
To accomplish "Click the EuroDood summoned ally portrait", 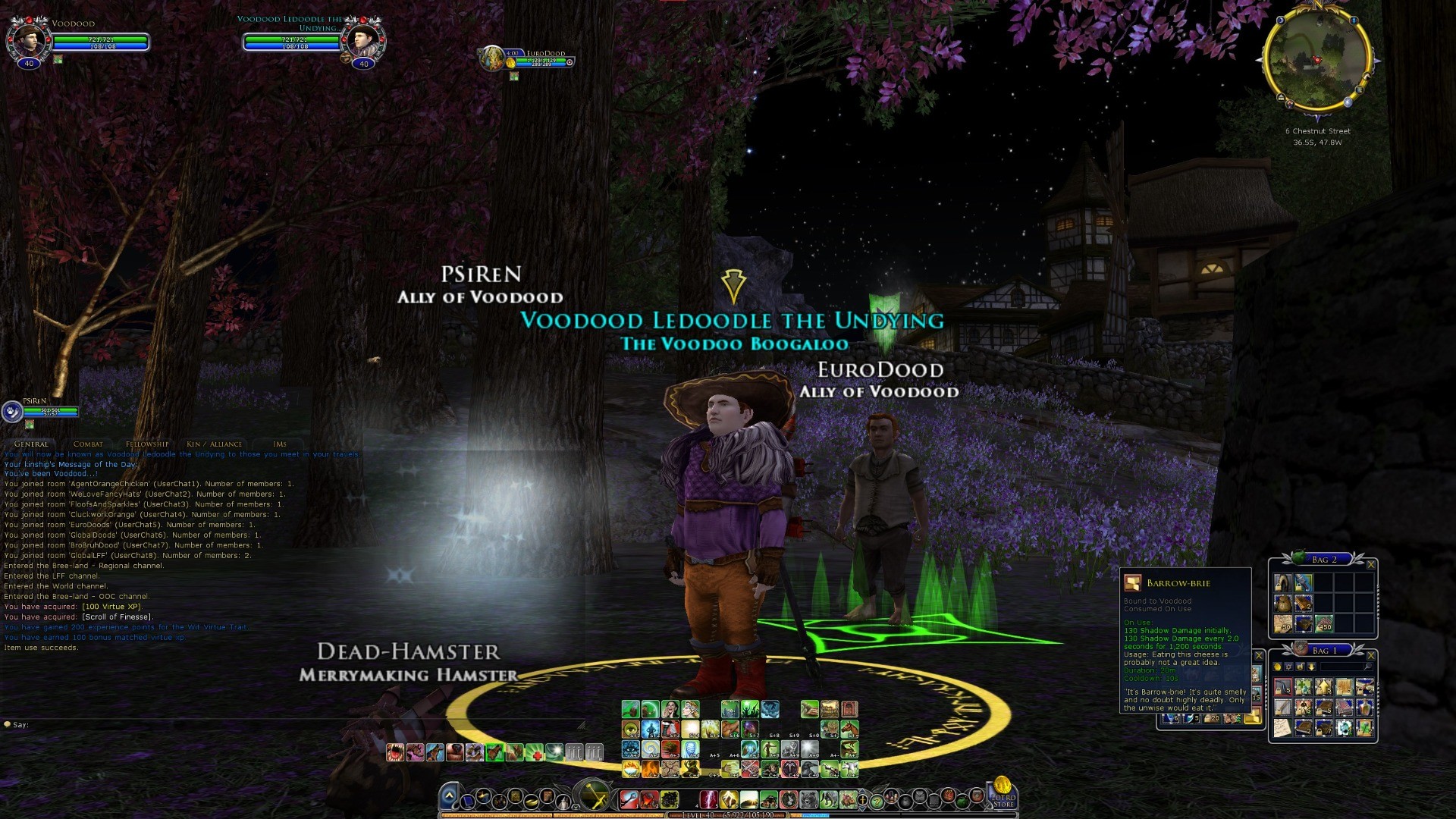I will (492, 58).
